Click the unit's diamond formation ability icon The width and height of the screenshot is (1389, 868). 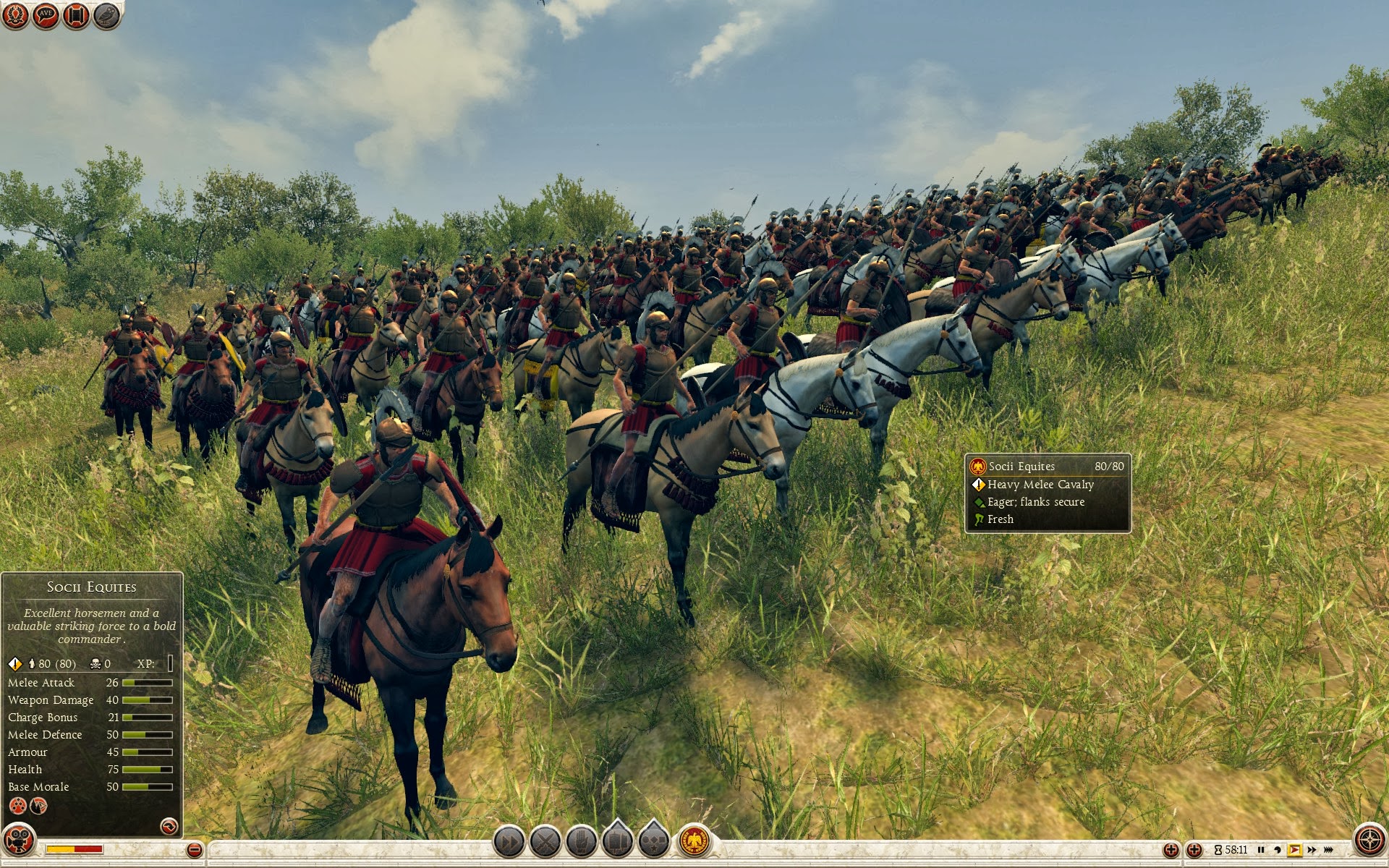pos(17,806)
